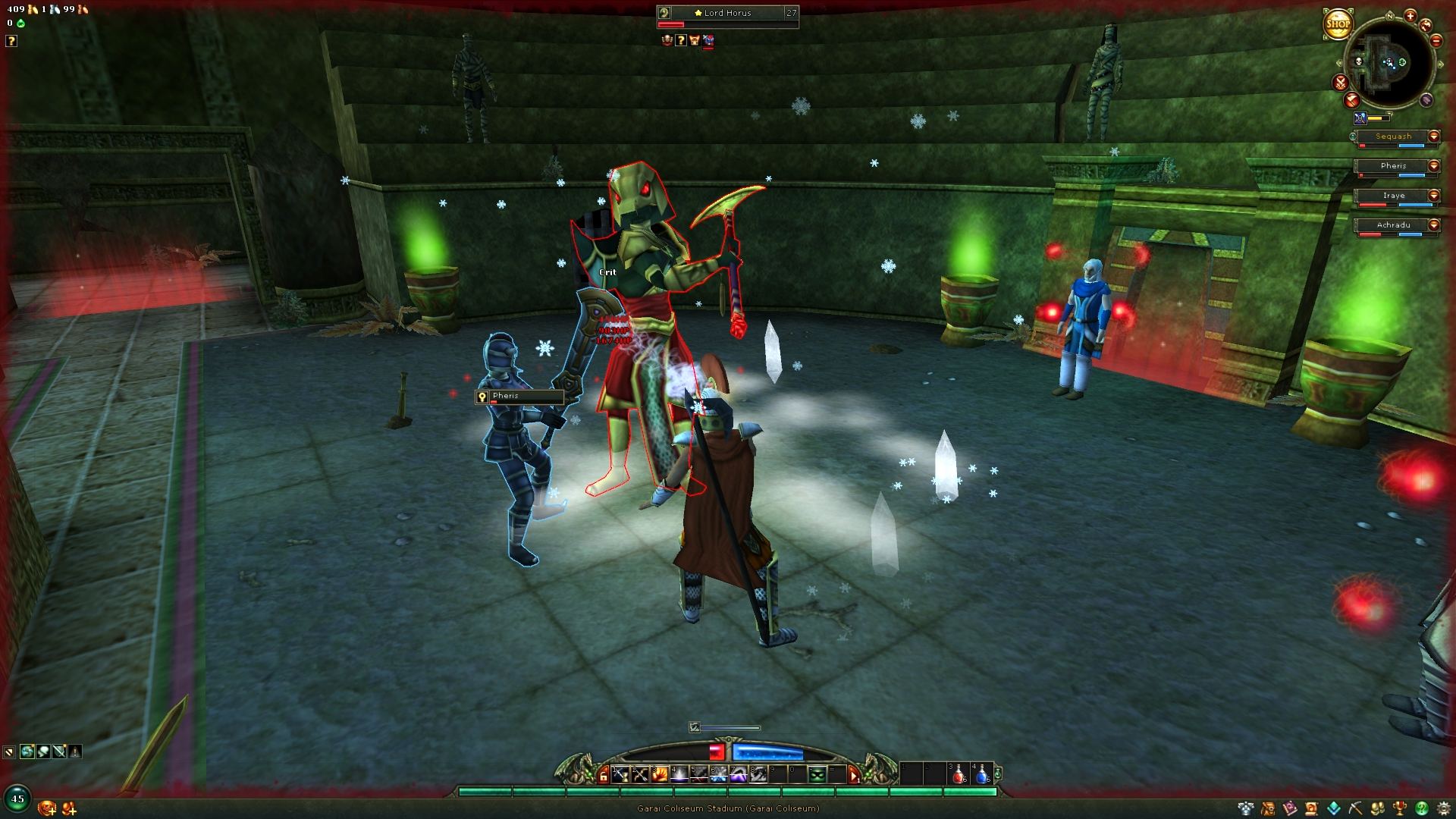Open the Shop coin above the minimap
The image size is (1456, 819).
click(x=1339, y=24)
